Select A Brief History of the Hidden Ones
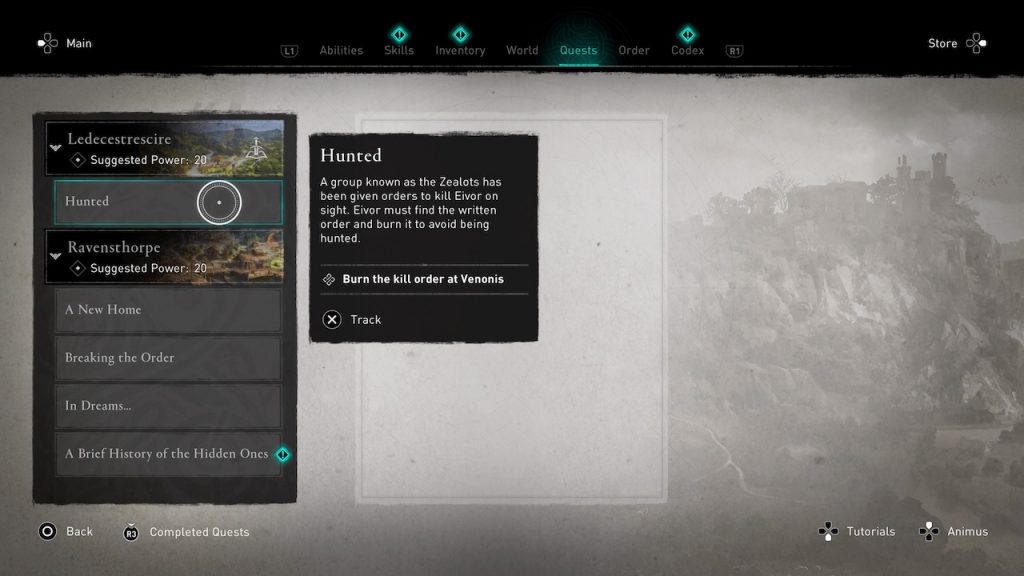Screen dimensions: 1024x576 point(168,454)
